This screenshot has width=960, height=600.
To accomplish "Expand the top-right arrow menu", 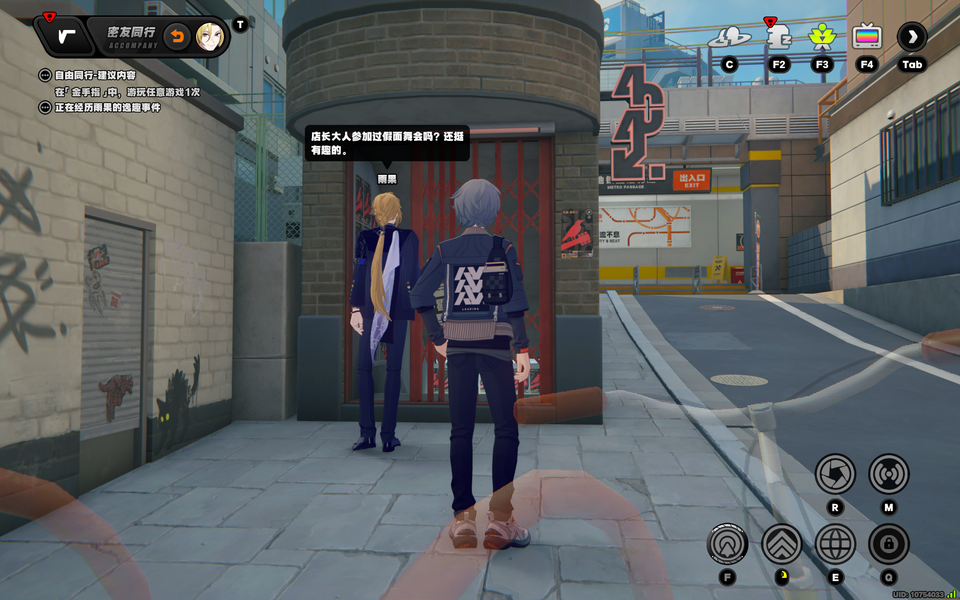I will coord(911,38).
